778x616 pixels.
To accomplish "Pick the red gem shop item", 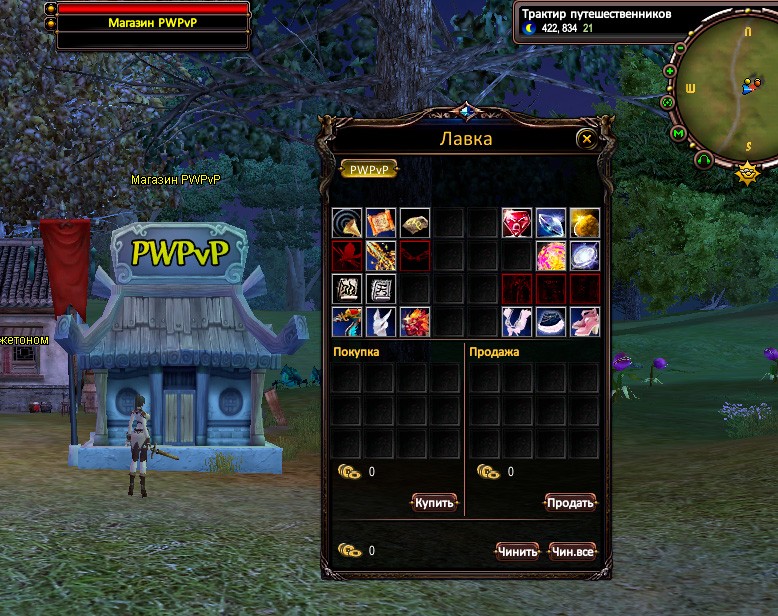I will [517, 223].
